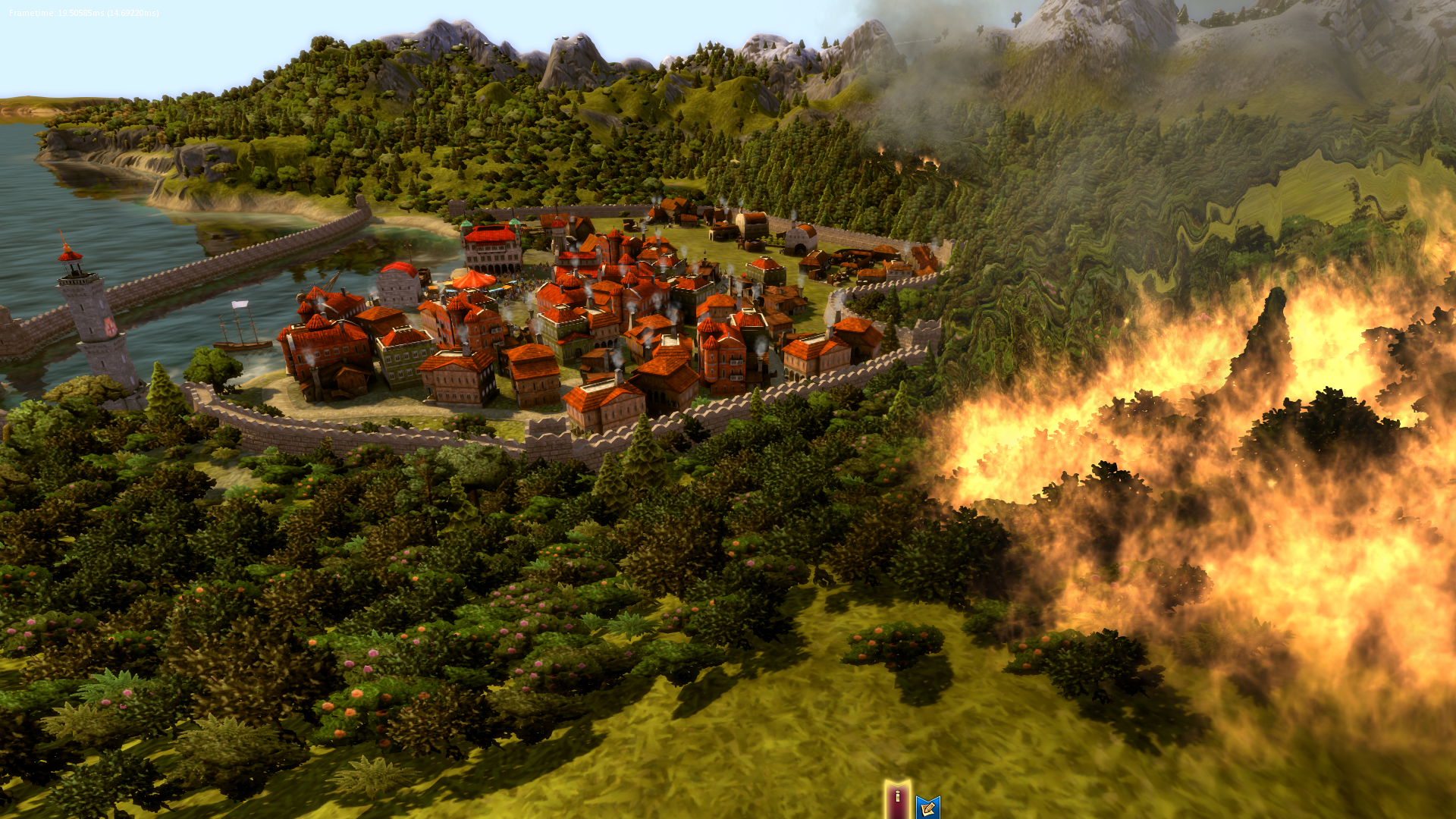Open the red information banner
This screenshot has width=1456, height=819.
coord(897,799)
